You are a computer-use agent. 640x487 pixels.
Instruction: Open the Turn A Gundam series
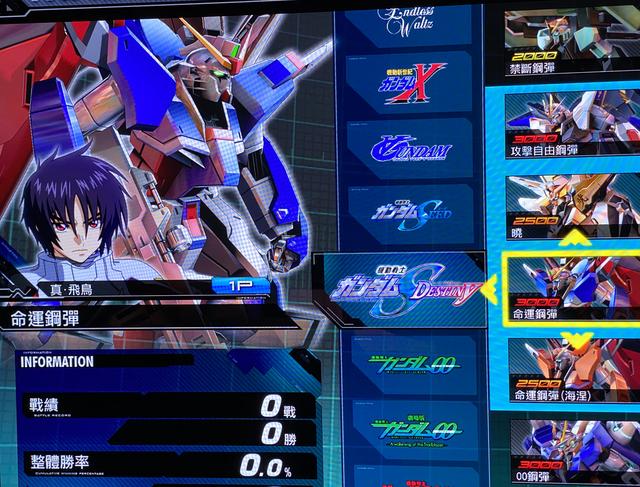tap(411, 150)
